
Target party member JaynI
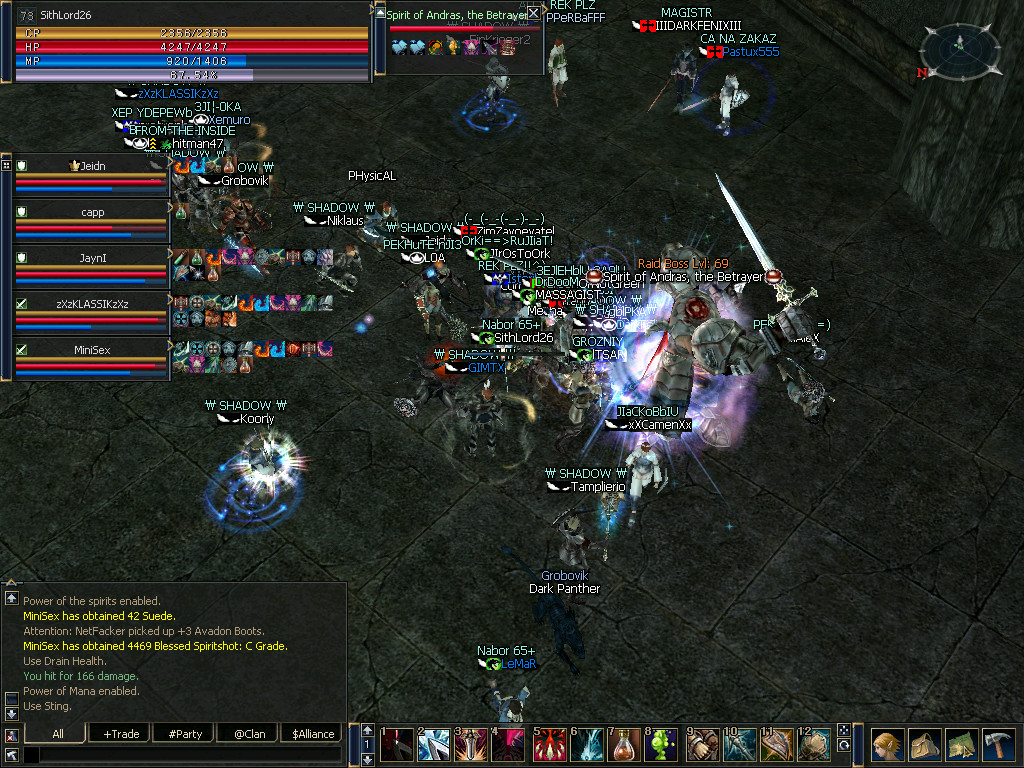point(92,258)
